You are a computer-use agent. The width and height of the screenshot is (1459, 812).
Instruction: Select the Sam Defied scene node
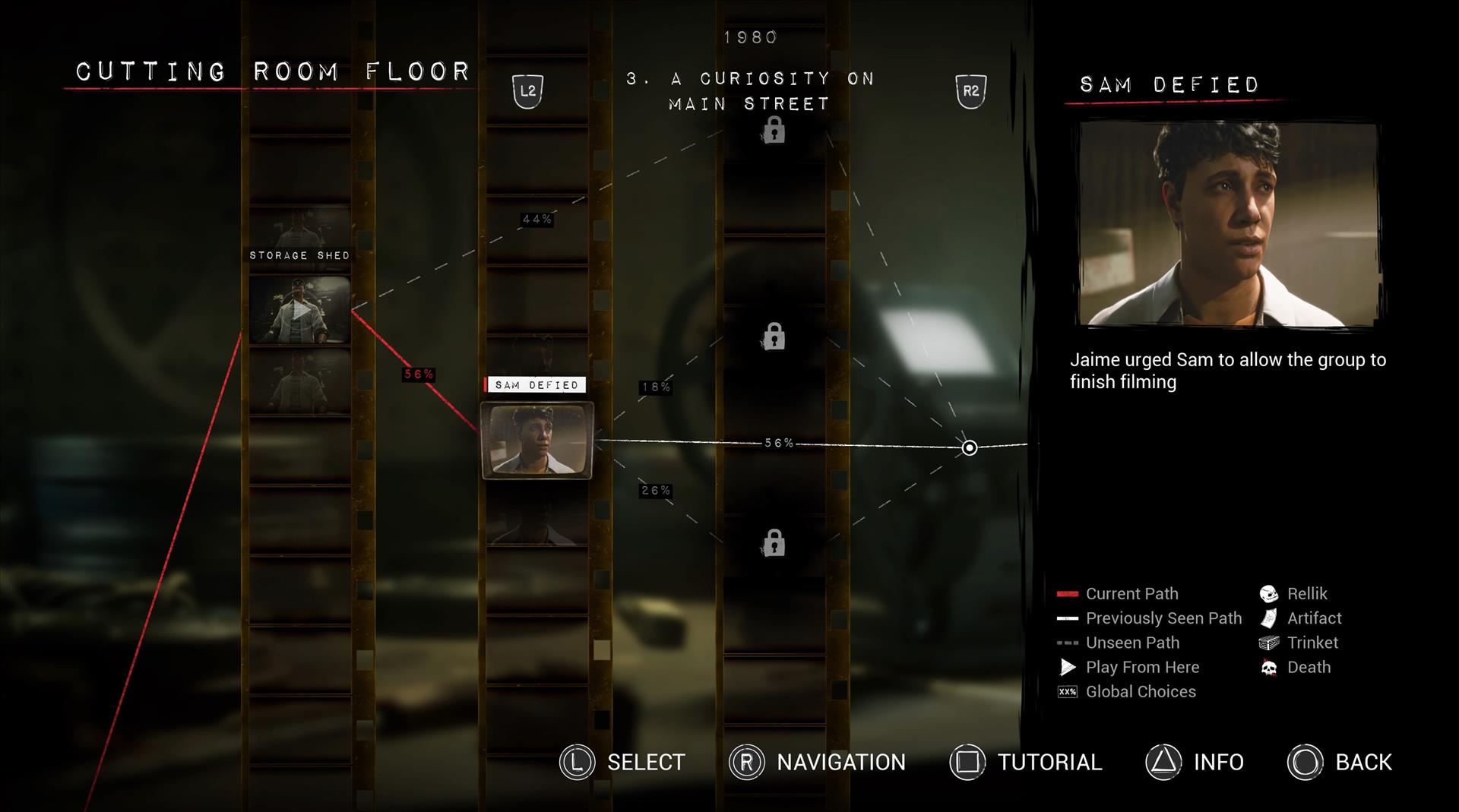(536, 441)
